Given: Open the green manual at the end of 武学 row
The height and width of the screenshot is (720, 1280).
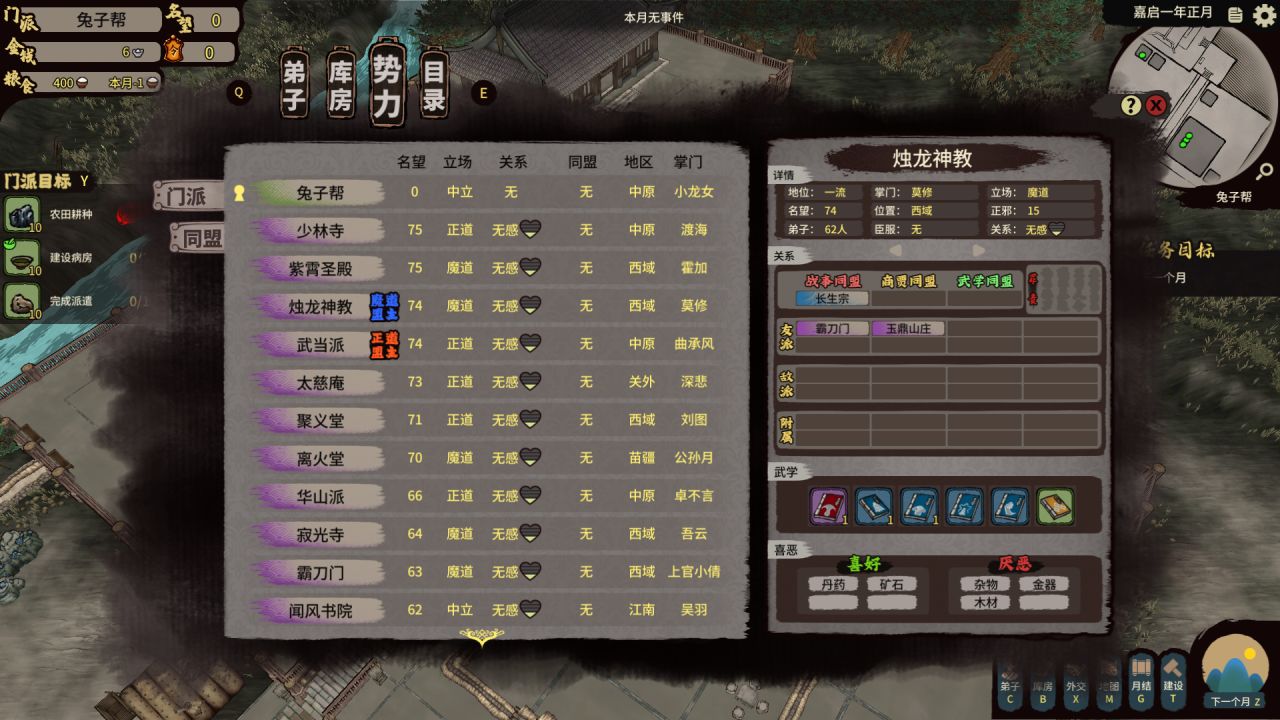Looking at the screenshot, I should coord(1057,507).
